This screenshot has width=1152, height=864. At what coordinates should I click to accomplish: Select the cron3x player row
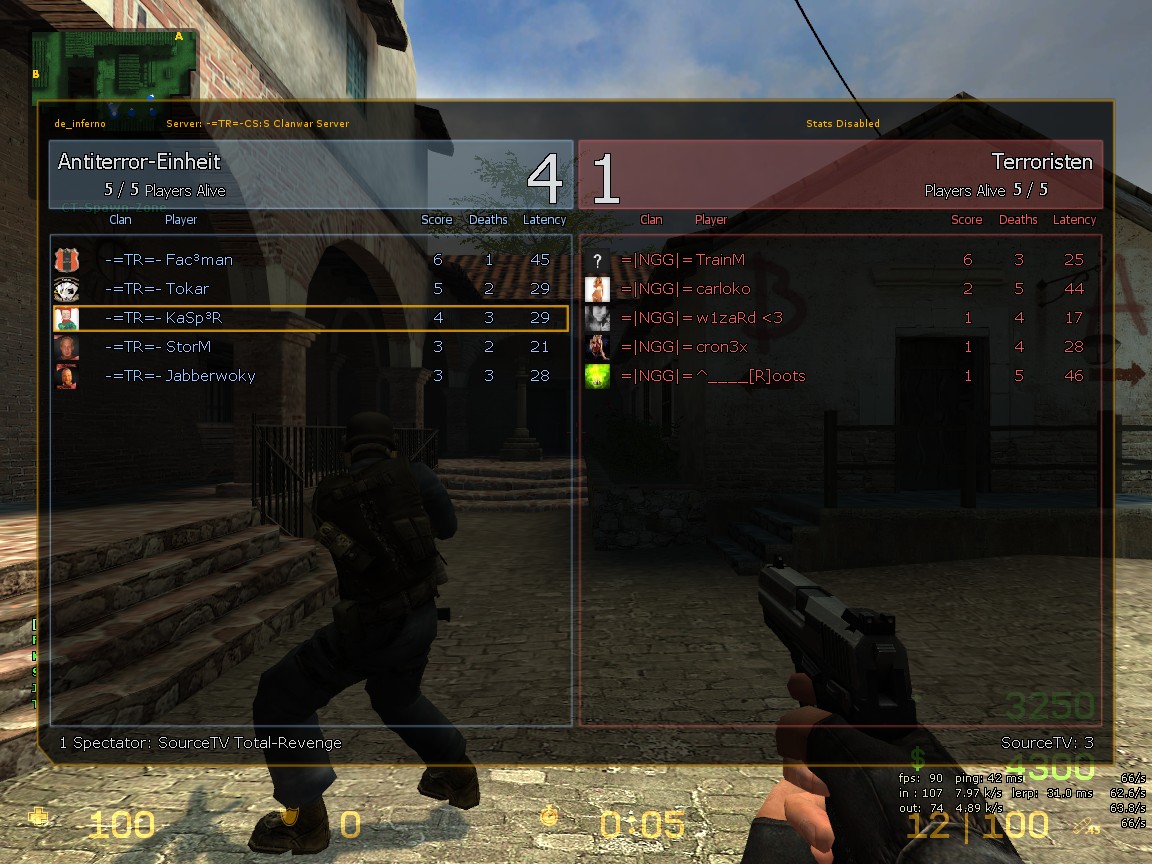[840, 347]
